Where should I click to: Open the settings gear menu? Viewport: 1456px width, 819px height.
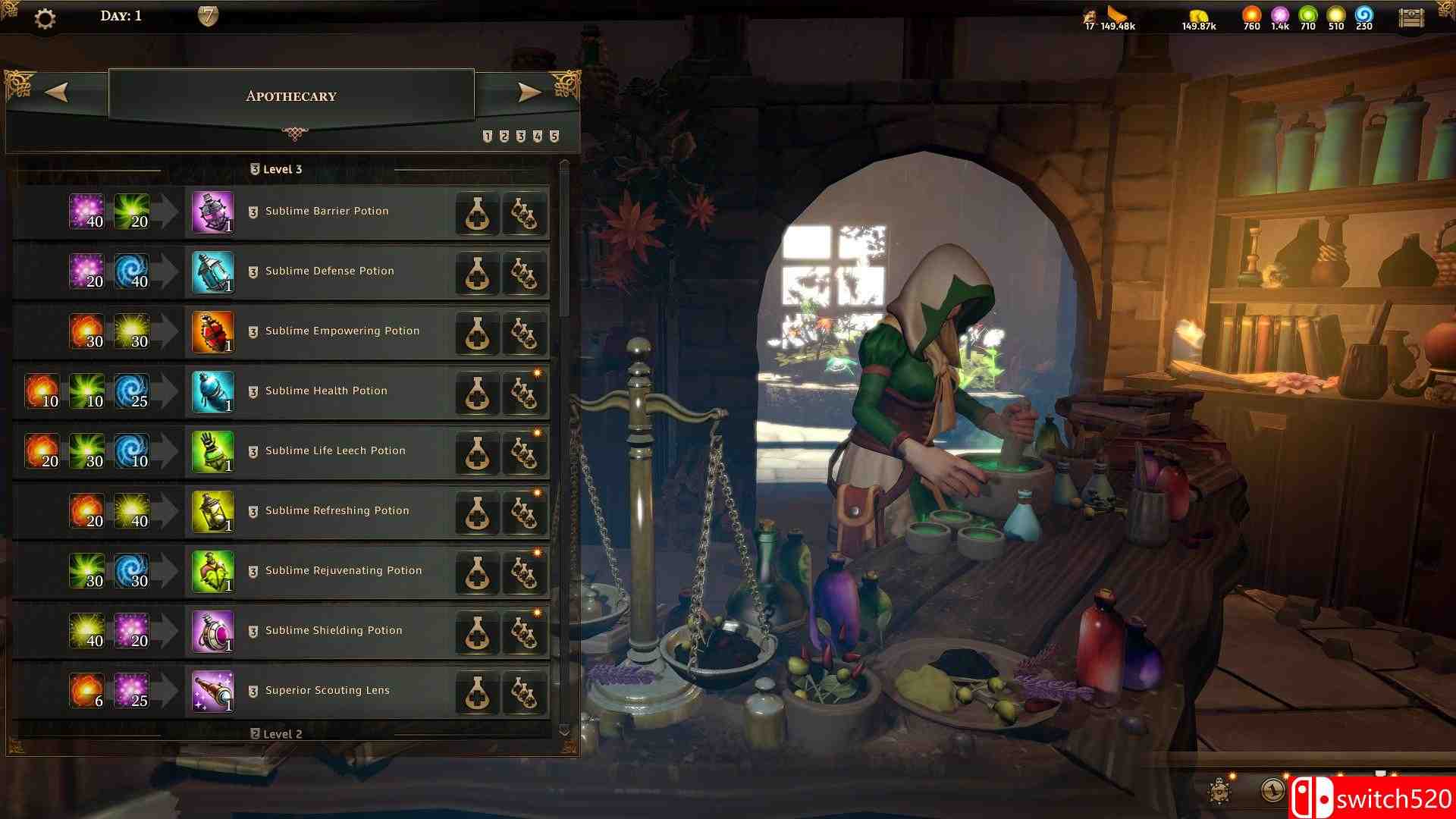click(x=45, y=19)
